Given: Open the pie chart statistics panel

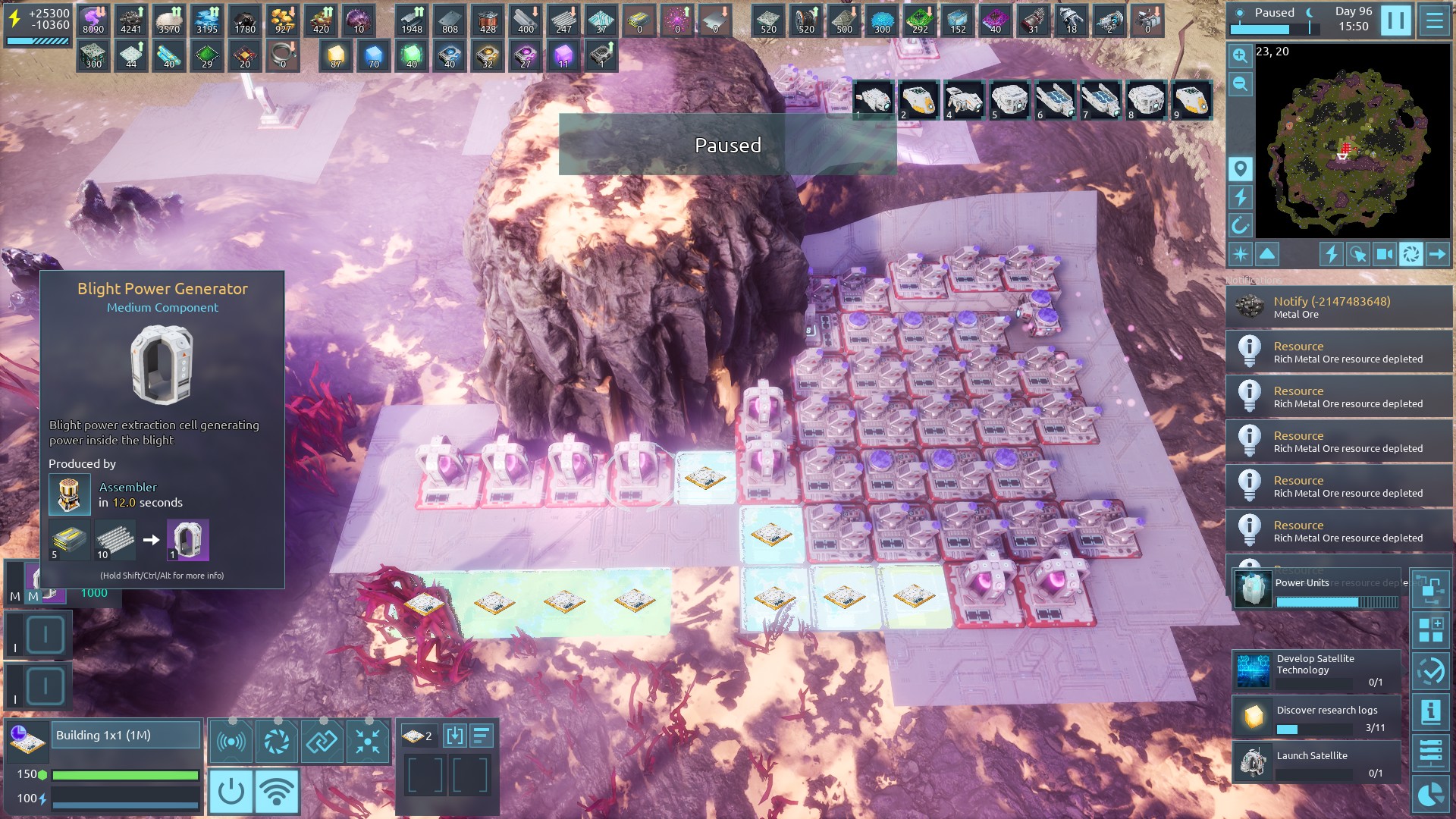Looking at the screenshot, I should click(1430, 794).
